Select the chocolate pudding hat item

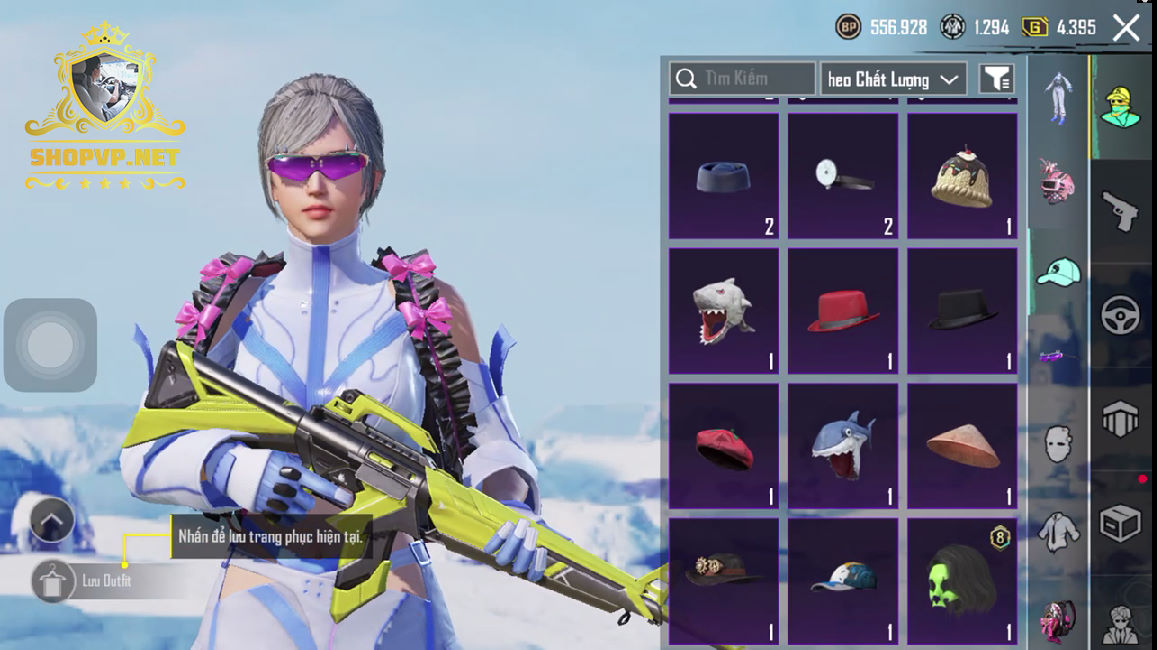[962, 177]
